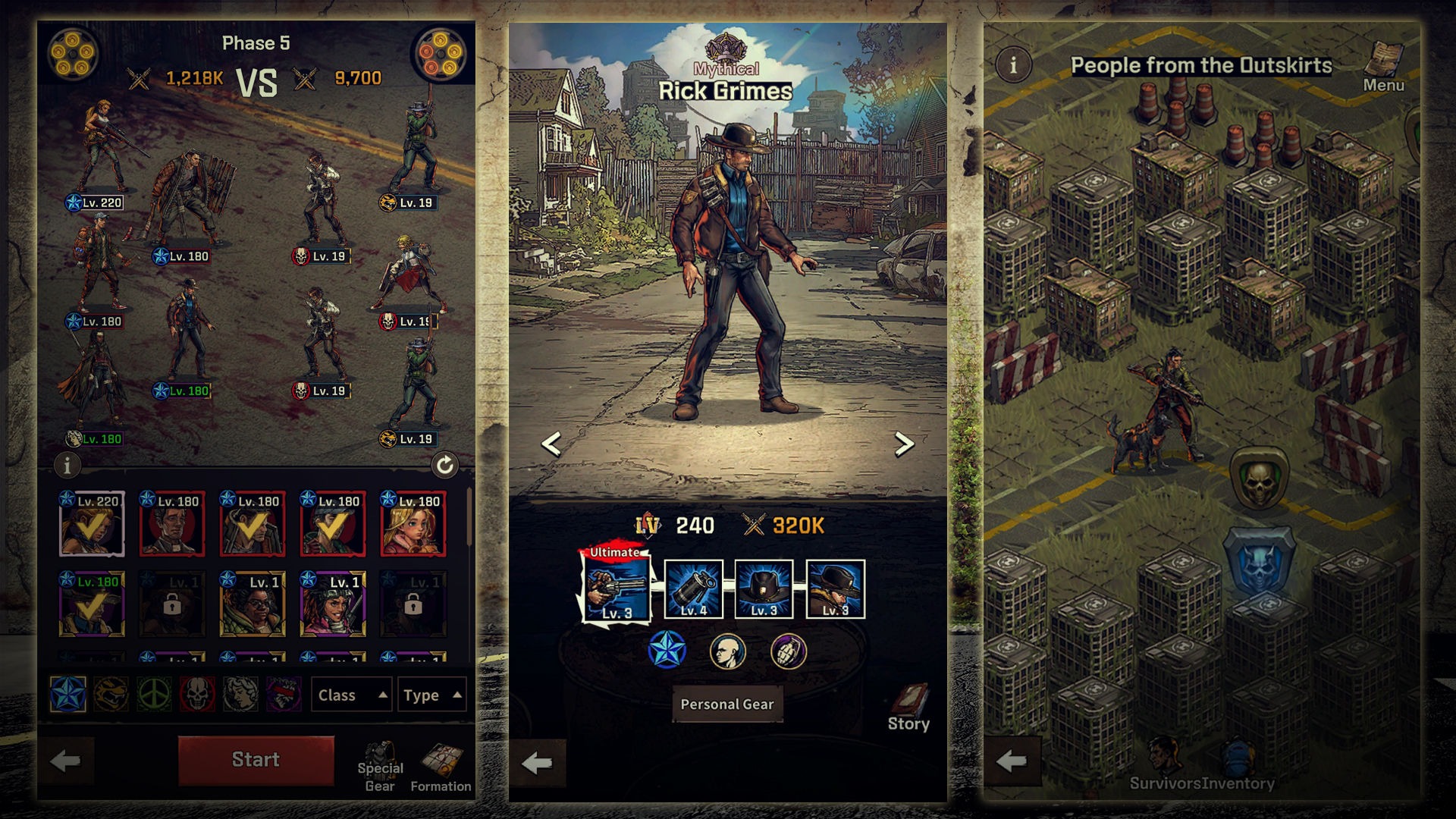Show the previous survivor with left arrow
This screenshot has height=819, width=1456.
(551, 444)
